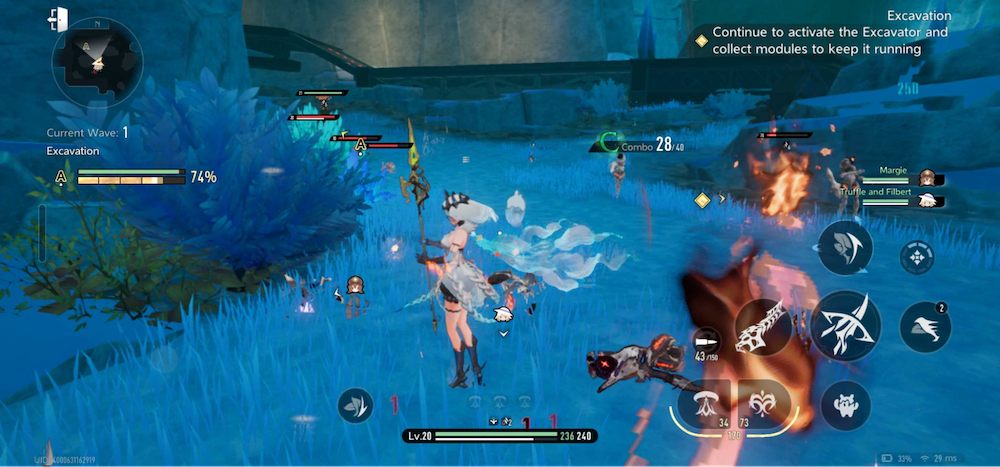Use the main bow attack button
The width and height of the screenshot is (1000, 467).
click(845, 325)
